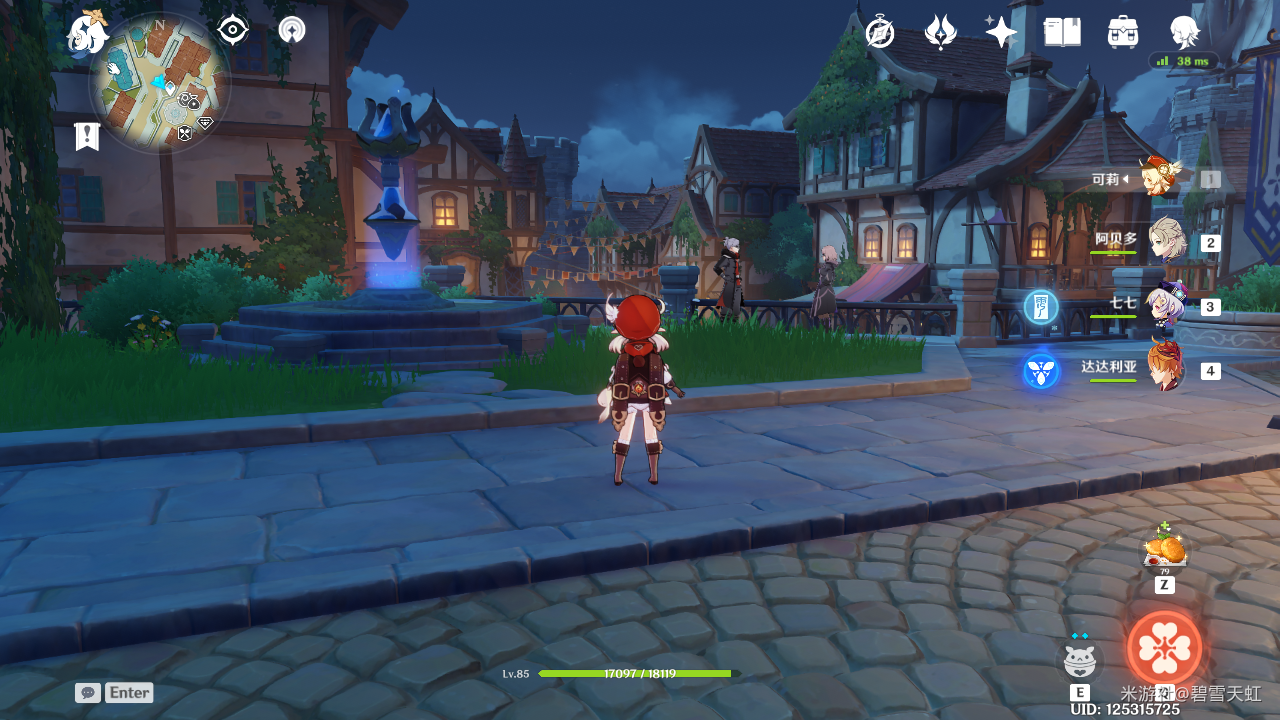Open the quest log exclamation bookmark

point(87,136)
